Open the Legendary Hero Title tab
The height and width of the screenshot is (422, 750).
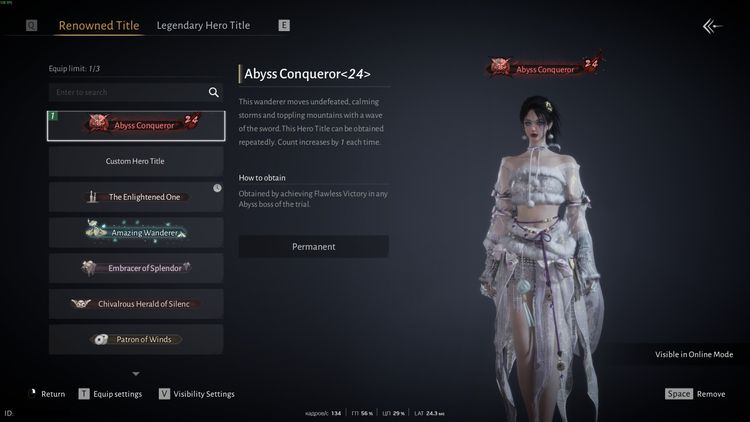point(203,25)
